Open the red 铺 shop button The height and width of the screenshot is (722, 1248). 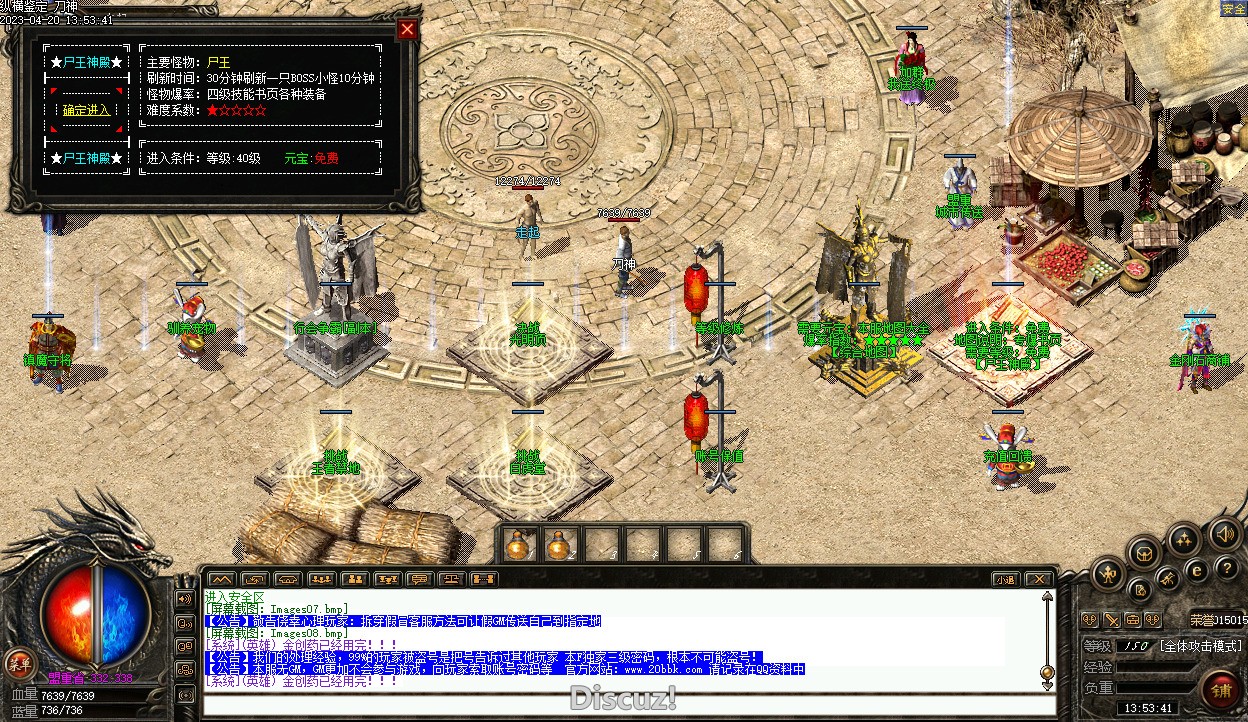tap(1221, 689)
